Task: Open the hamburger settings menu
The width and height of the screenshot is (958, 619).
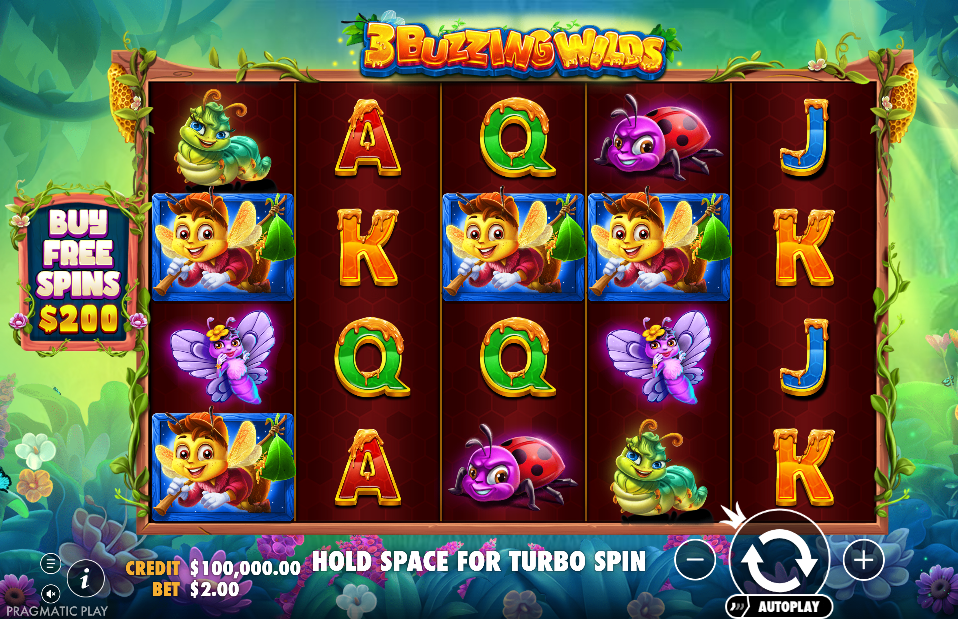Action: coord(50,563)
